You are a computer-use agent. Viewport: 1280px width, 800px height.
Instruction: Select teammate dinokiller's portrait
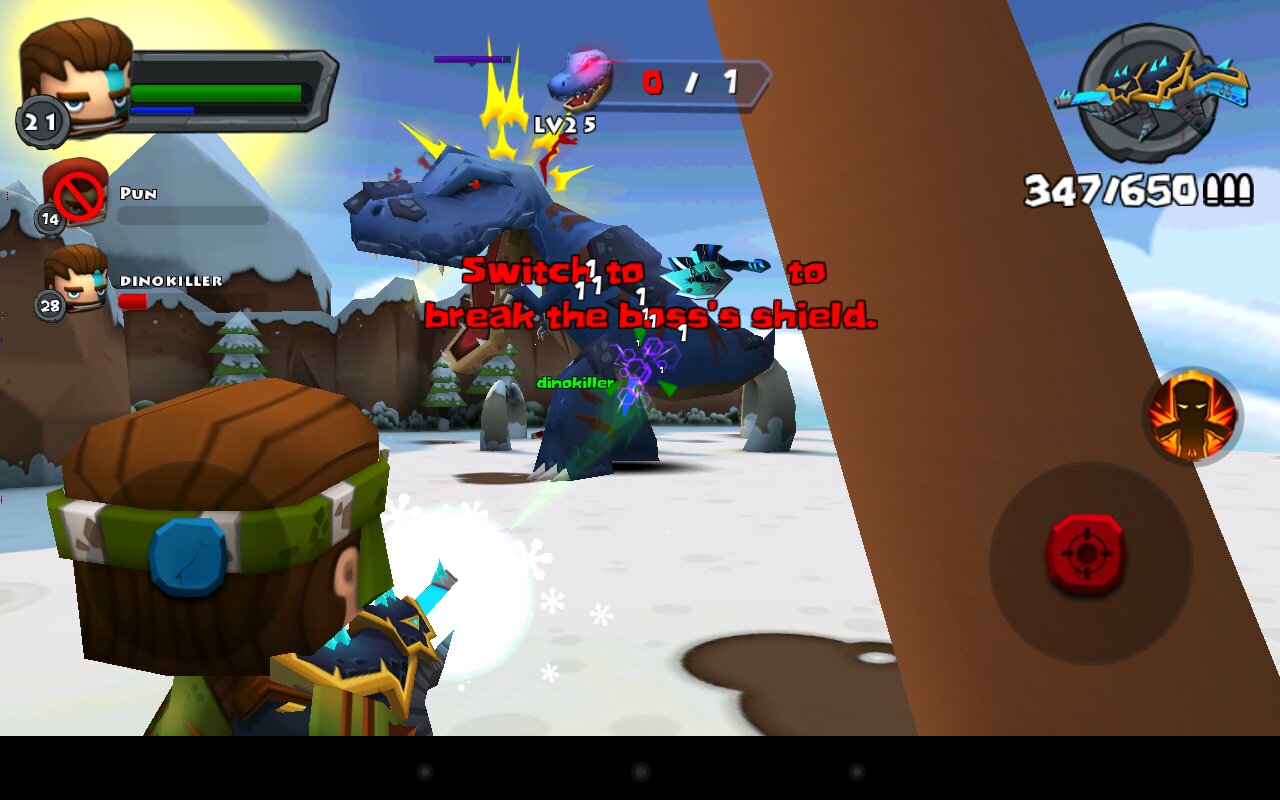tap(76, 279)
